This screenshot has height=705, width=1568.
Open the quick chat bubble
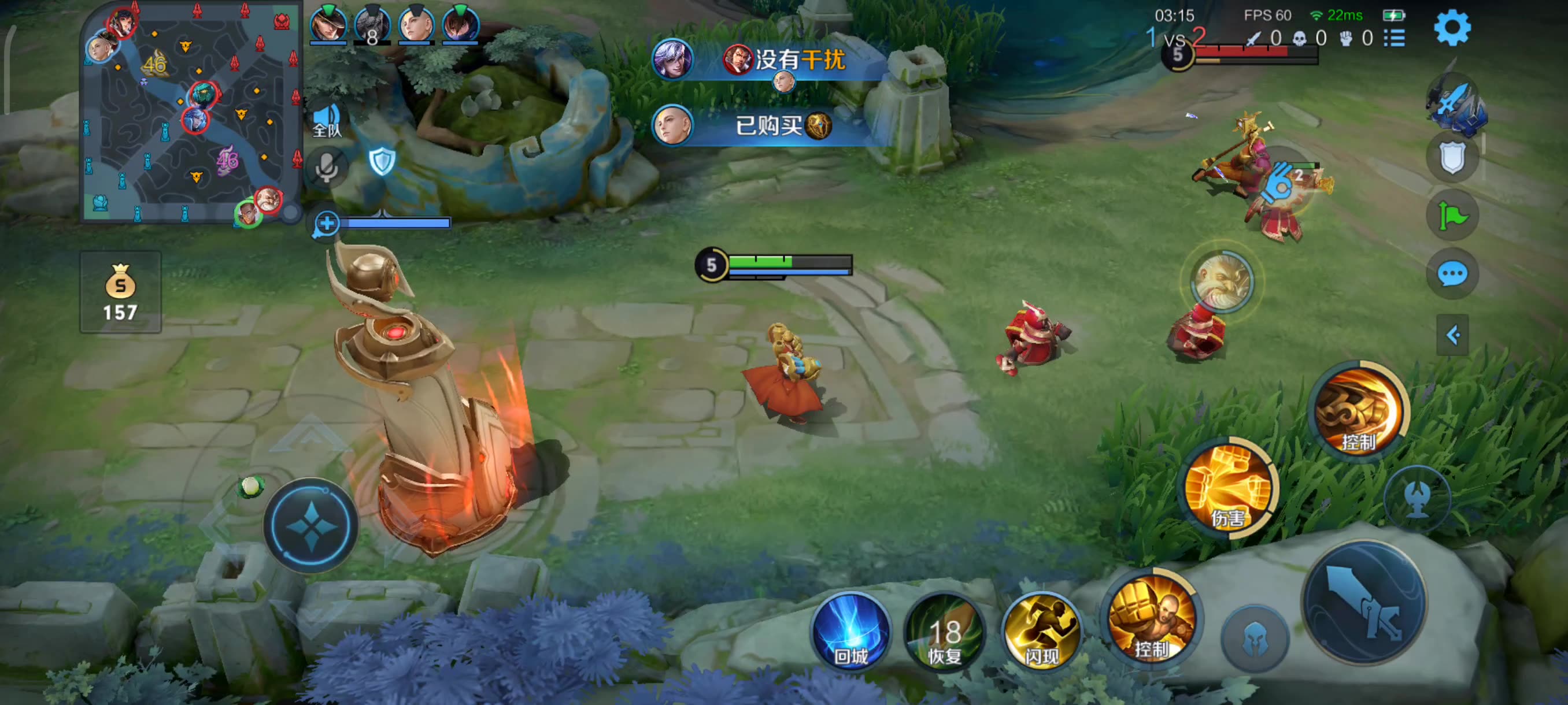pos(1452,274)
